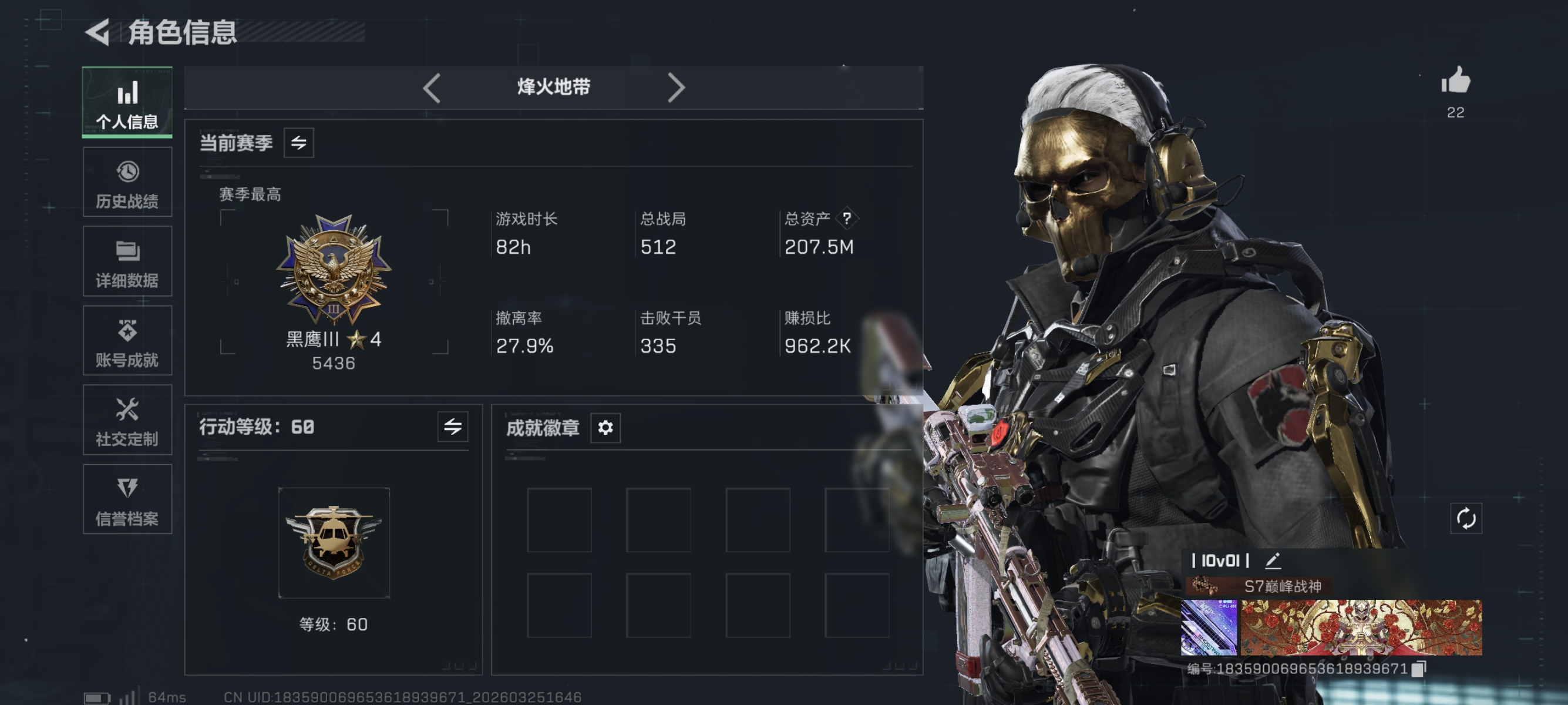Open the 详细数据 sidebar icon
The height and width of the screenshot is (705, 1568).
[x=127, y=261]
